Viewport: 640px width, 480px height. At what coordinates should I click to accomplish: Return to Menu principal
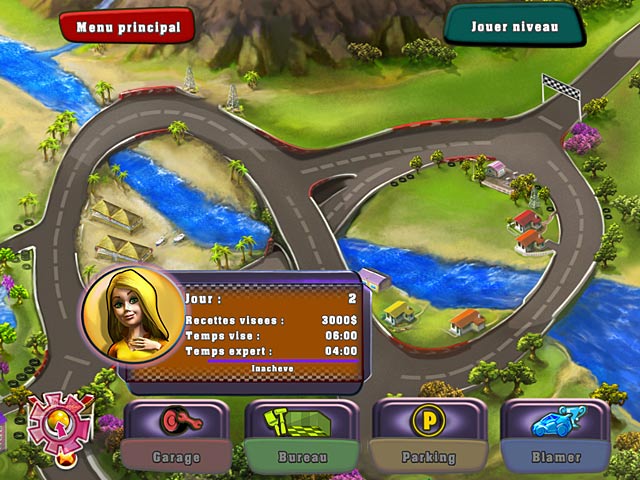[x=126, y=26]
